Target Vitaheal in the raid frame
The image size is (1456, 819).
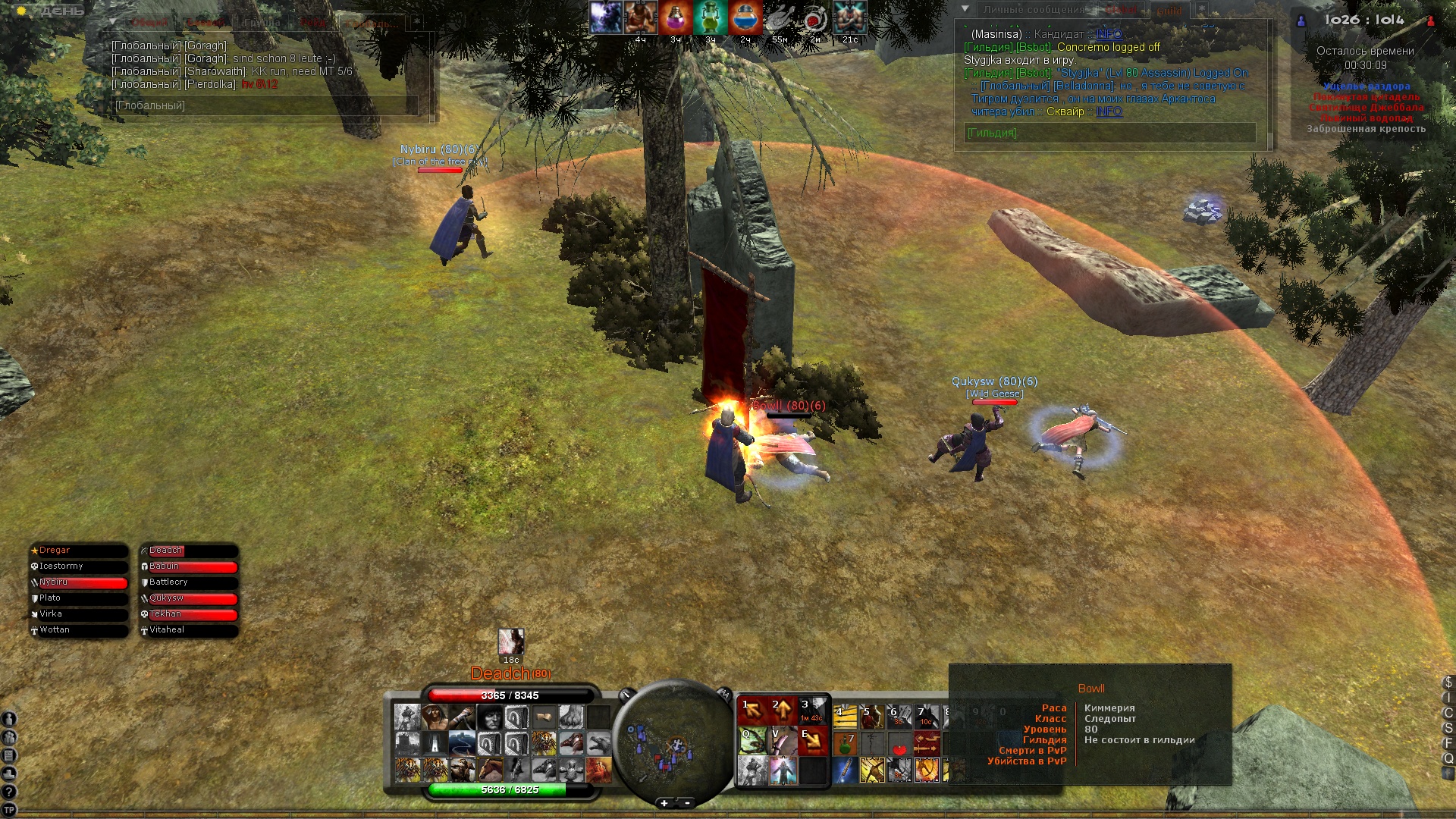point(189,630)
